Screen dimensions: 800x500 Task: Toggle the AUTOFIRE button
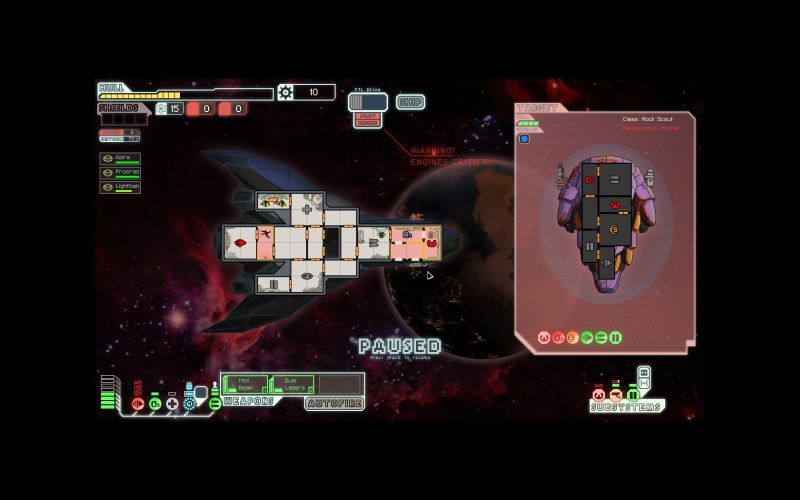tap(334, 404)
